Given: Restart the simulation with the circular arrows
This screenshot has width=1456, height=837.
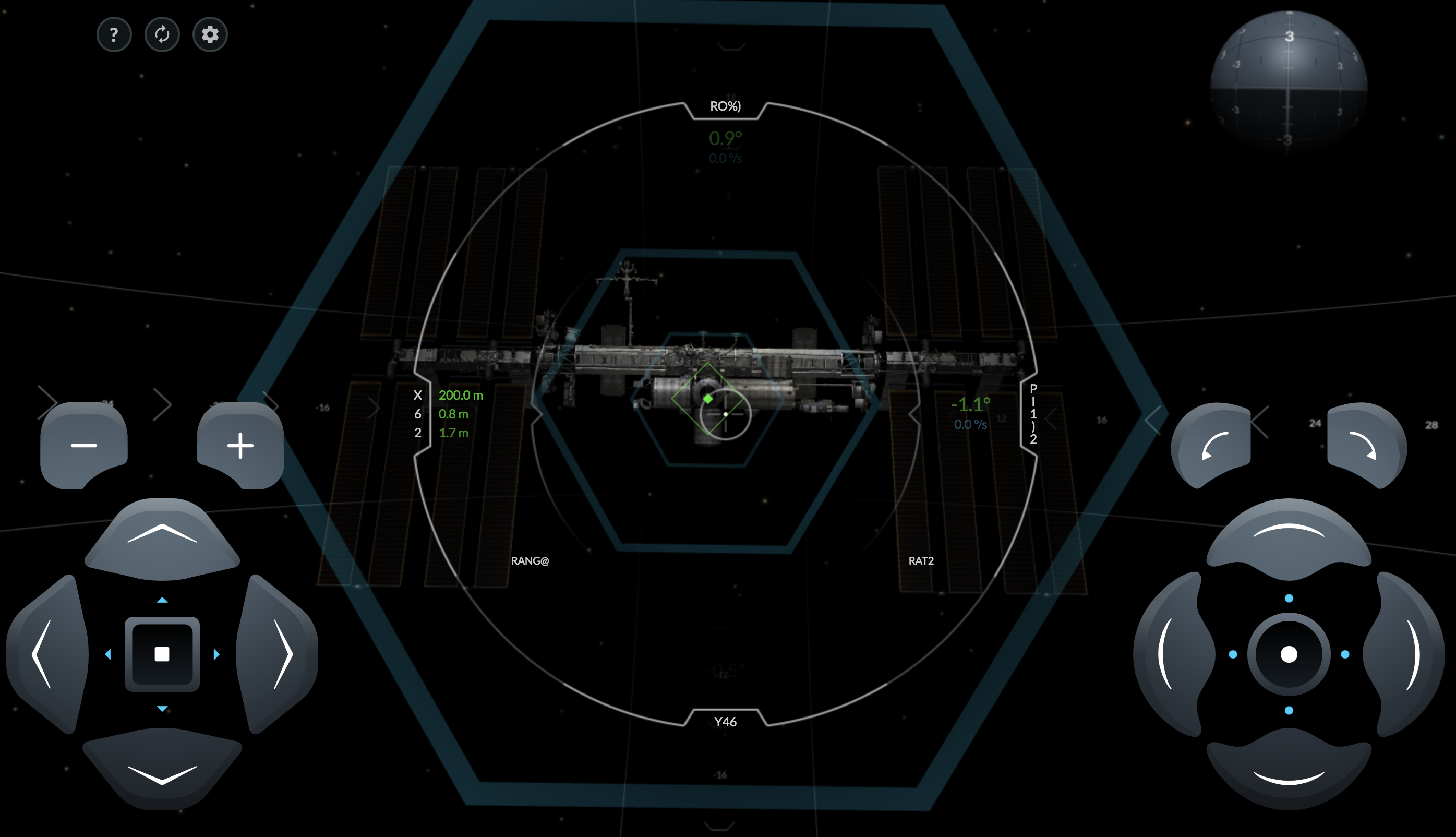Looking at the screenshot, I should [162, 35].
